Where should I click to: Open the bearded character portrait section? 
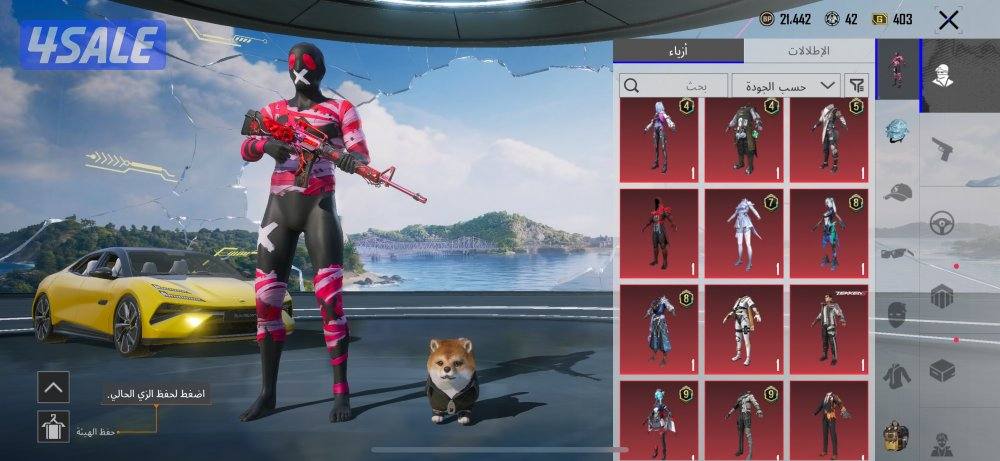[x=942, y=72]
